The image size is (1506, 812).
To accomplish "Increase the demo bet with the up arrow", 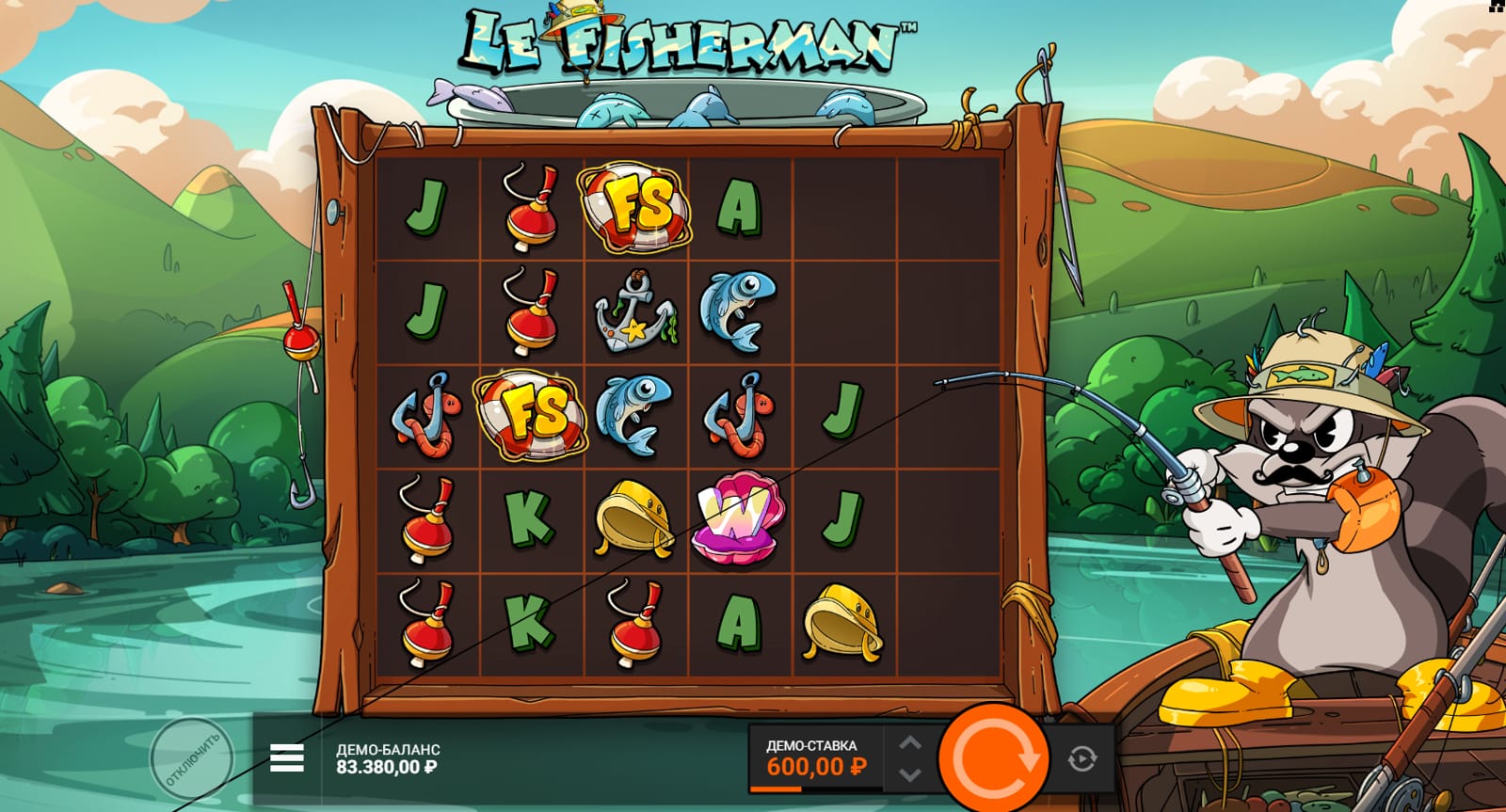I will pyautogui.click(x=909, y=743).
